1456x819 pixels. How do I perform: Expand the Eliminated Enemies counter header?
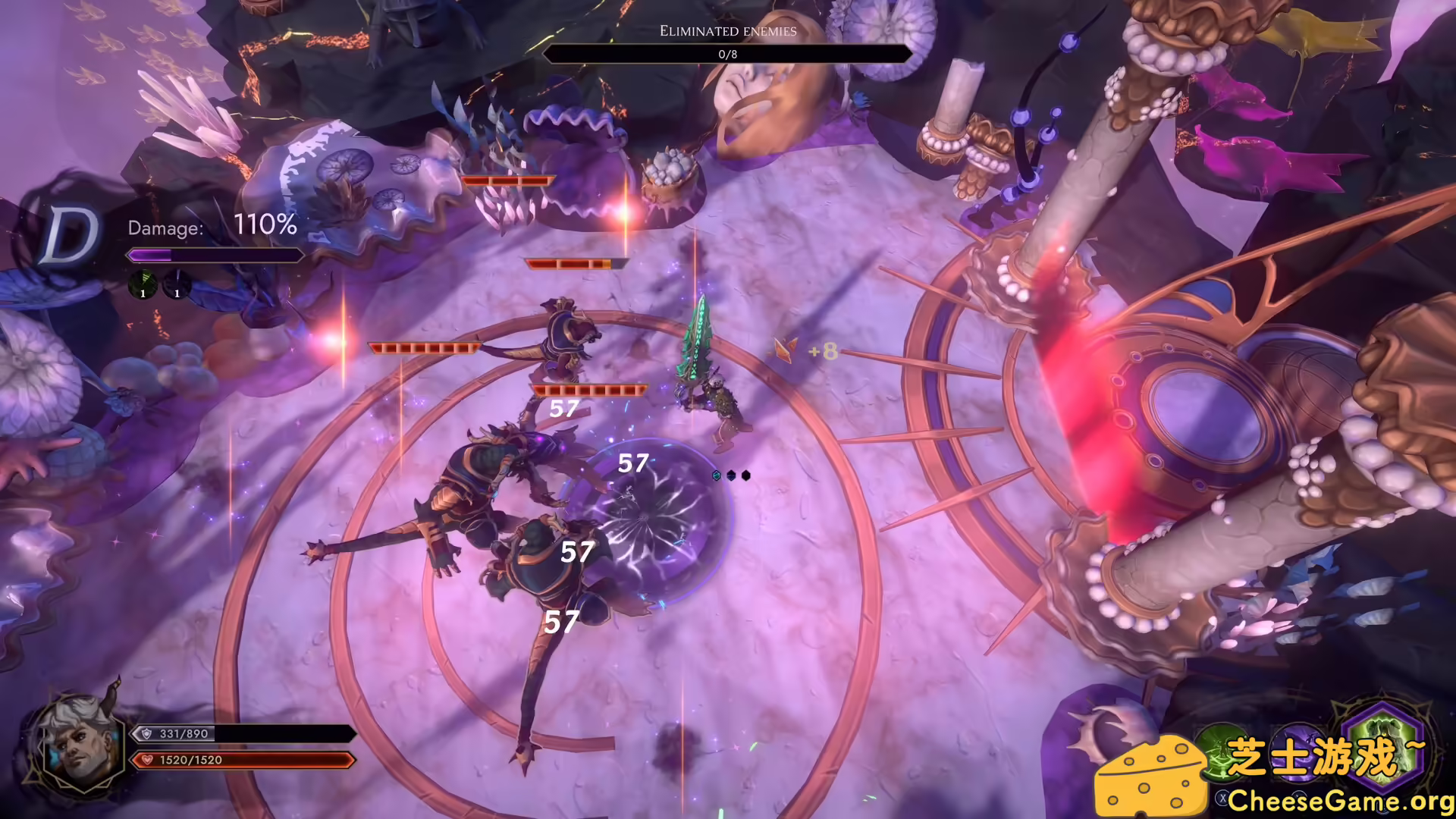pyautogui.click(x=729, y=31)
